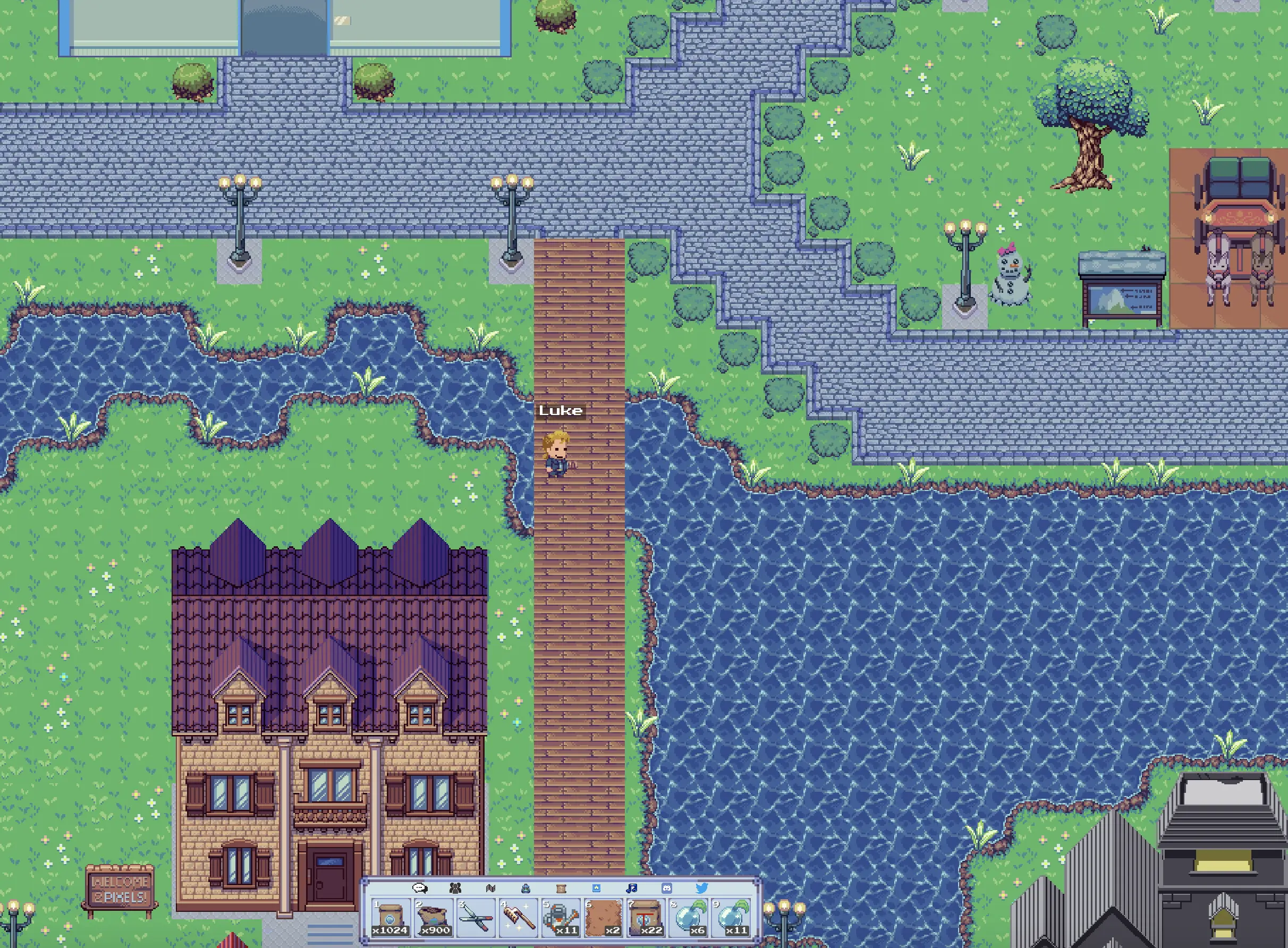
Task: Toggle the game music
Action: [632, 888]
